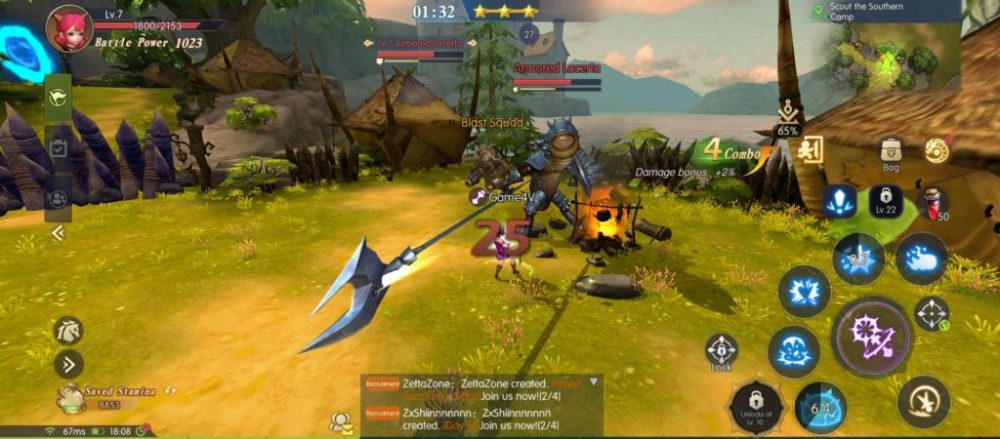Open the friends mail icon beside chat
Viewport: 1000px width, 439px height.
(x=342, y=421)
